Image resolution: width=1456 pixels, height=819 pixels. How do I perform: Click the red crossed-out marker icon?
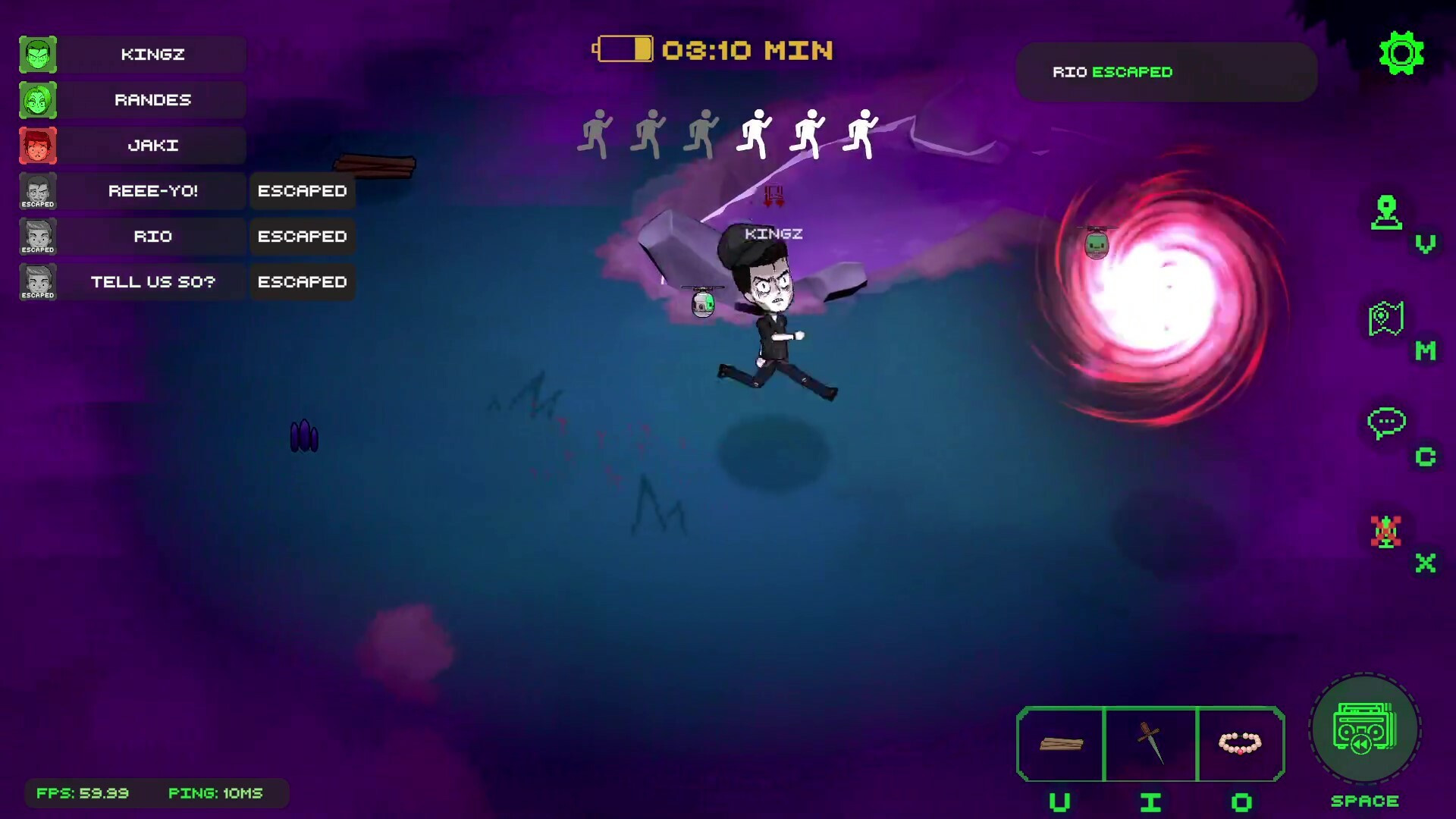coord(1386,532)
